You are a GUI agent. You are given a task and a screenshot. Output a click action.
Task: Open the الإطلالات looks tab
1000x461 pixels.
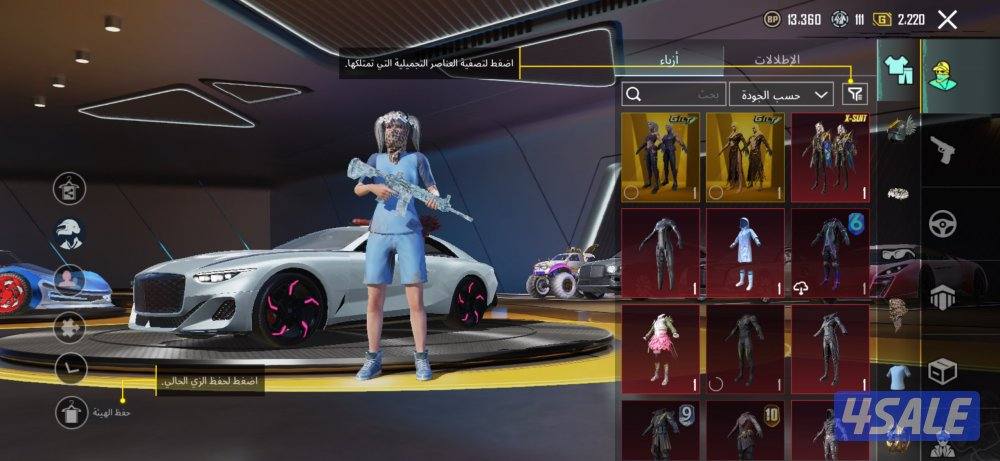click(776, 60)
